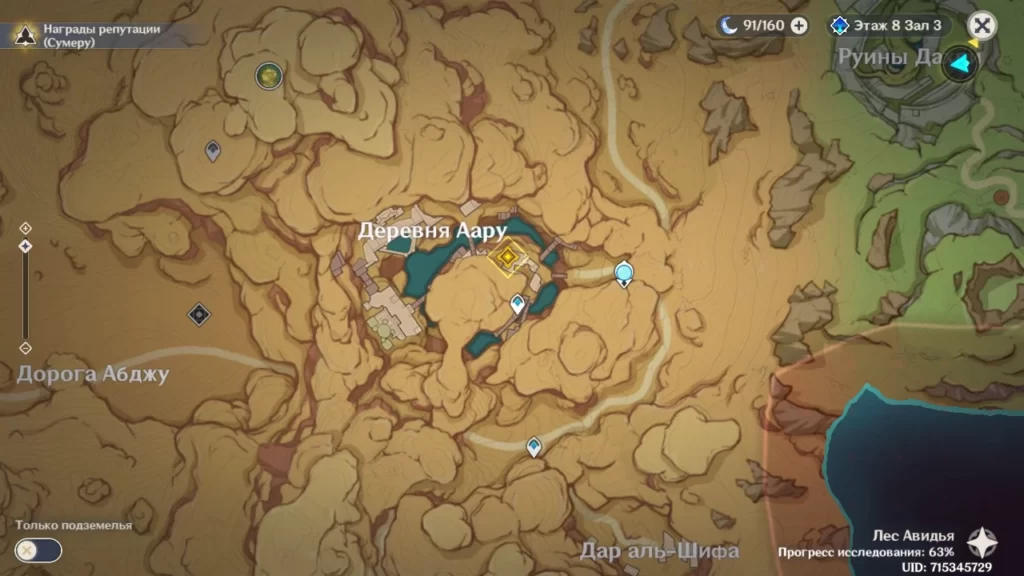This screenshot has width=1024, height=576.
Task: Click the zoom-out minus on the map slider
Action: [25, 348]
